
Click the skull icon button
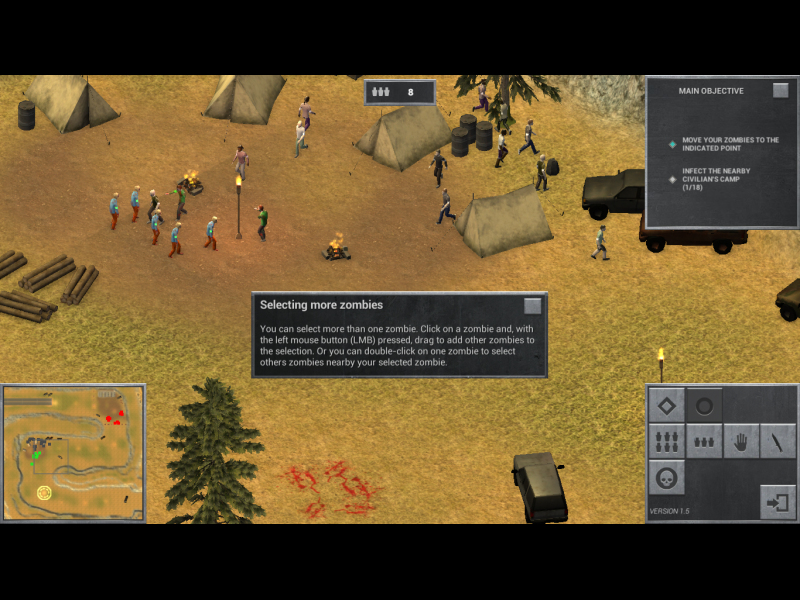click(x=667, y=478)
